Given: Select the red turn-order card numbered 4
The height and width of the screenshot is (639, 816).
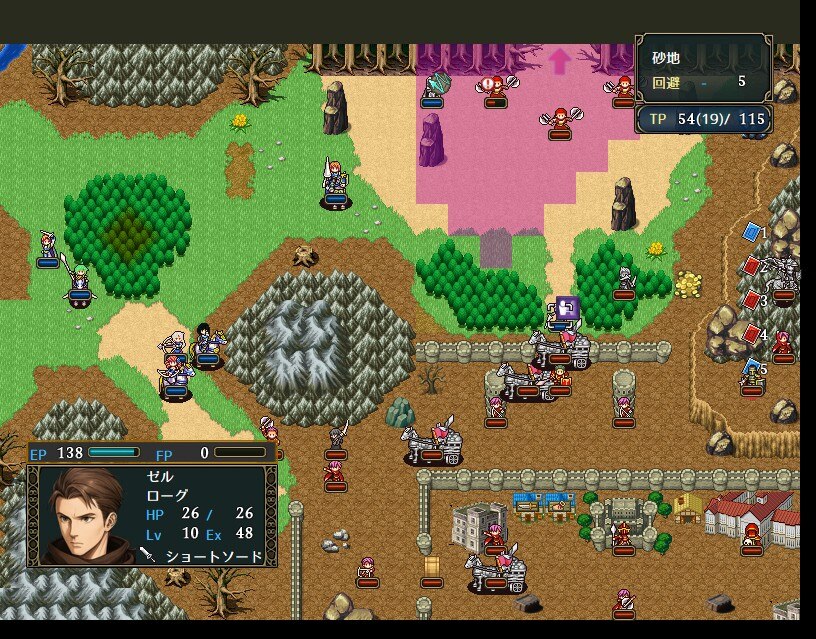Looking at the screenshot, I should pos(751,334).
